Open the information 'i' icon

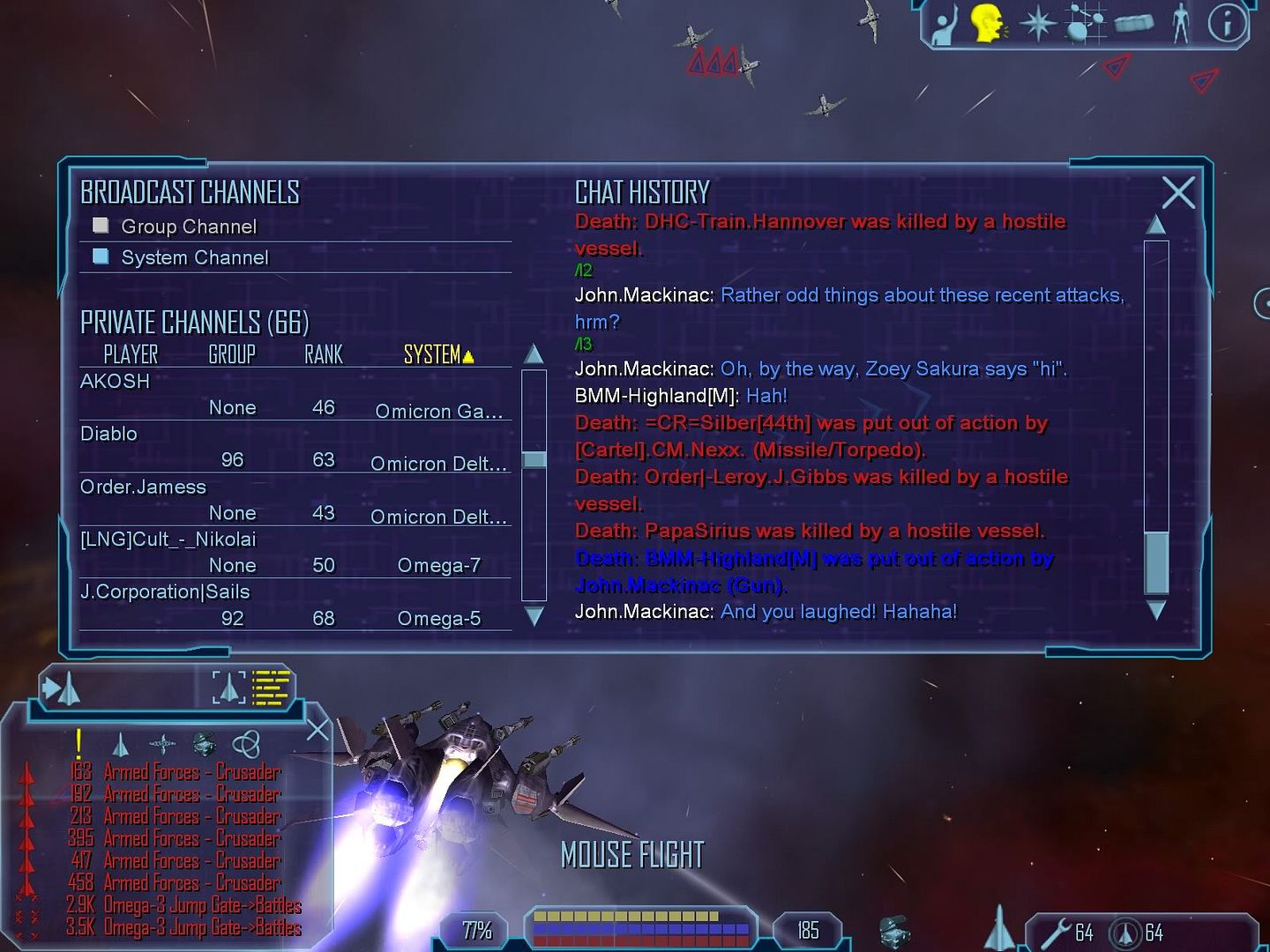click(1227, 23)
